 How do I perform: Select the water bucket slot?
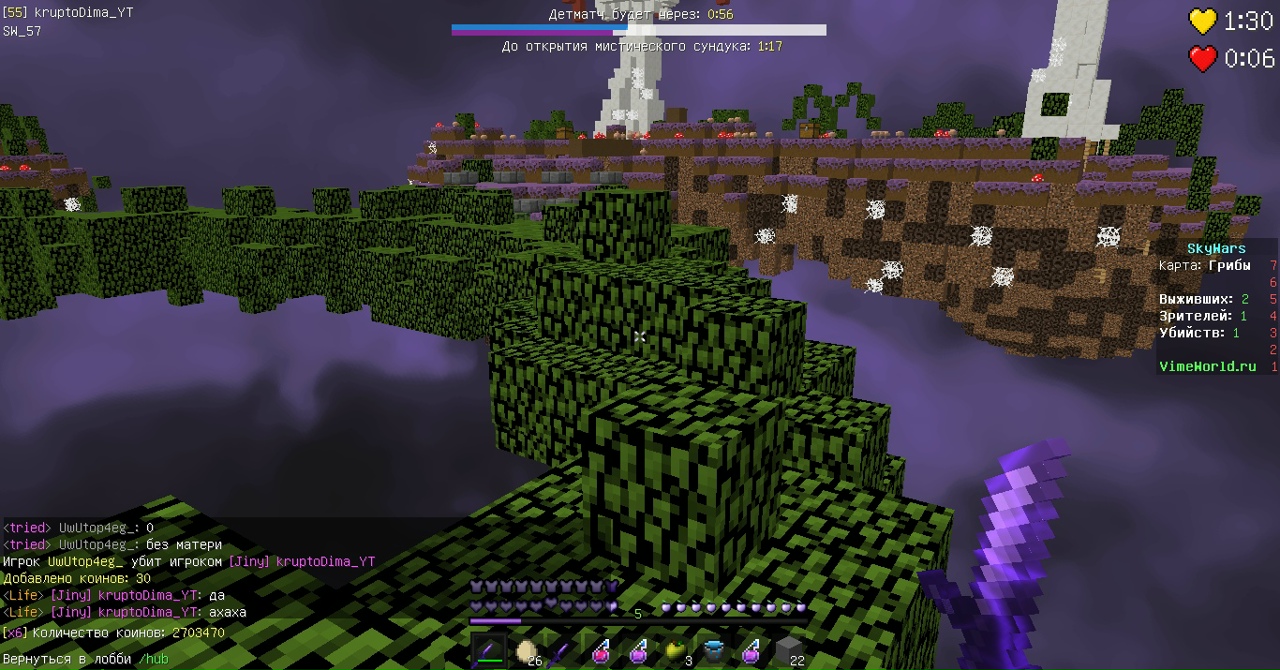(x=713, y=653)
